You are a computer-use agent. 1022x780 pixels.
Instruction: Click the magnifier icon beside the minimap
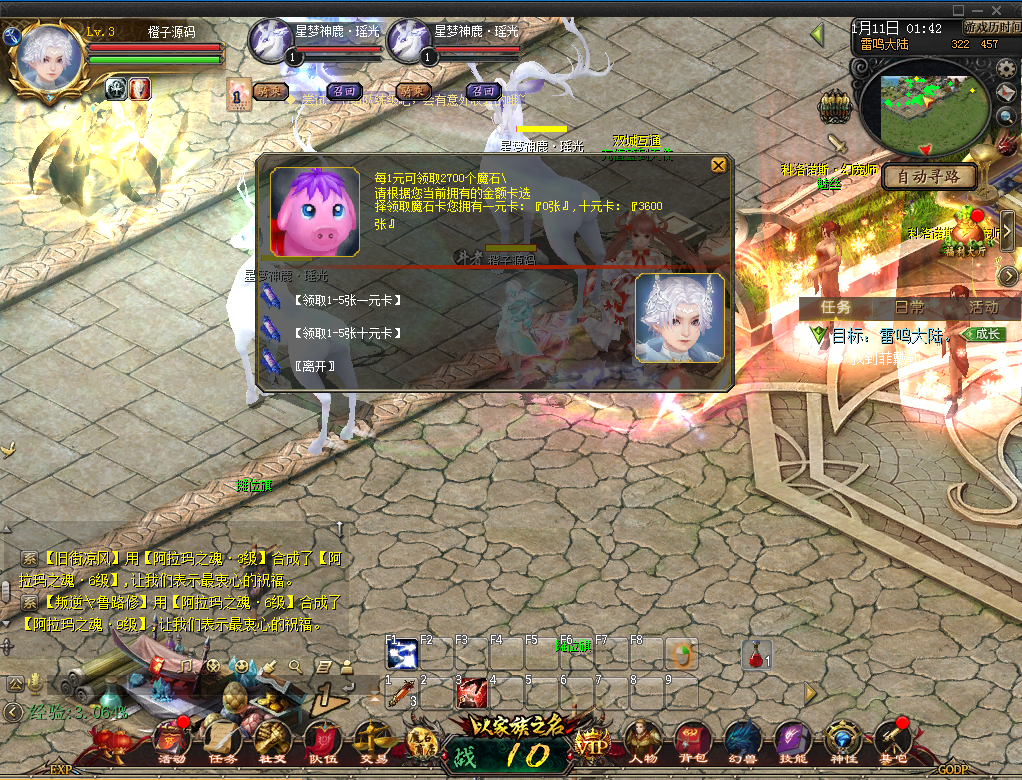click(1006, 117)
